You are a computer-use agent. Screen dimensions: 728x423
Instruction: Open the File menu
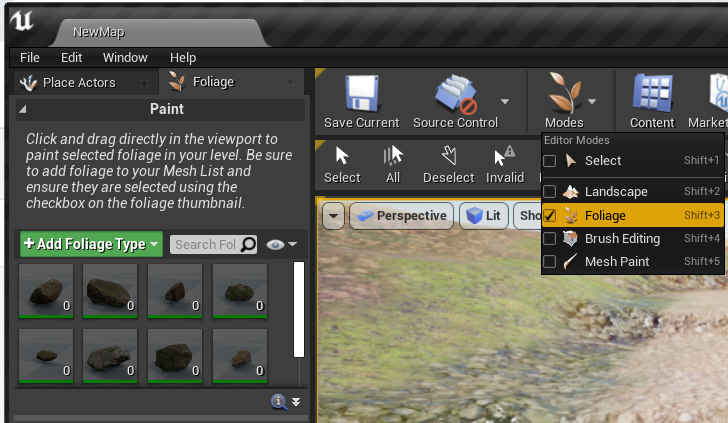point(29,58)
